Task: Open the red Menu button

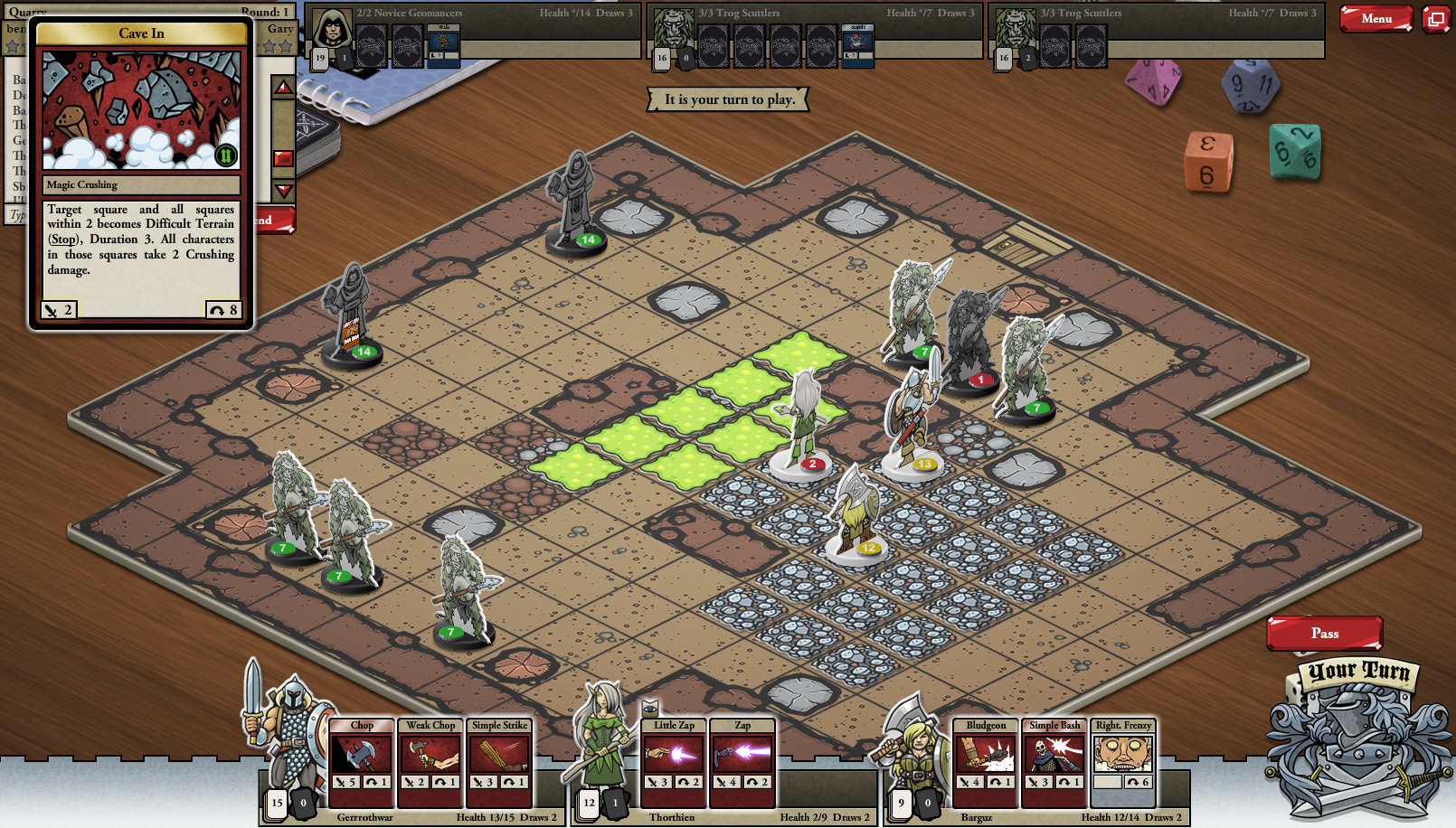Action: point(1376,18)
